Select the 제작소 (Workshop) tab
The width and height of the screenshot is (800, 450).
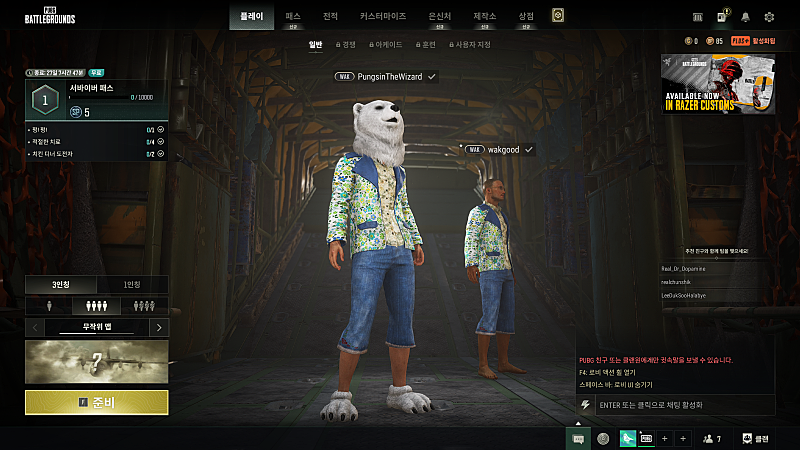click(x=485, y=17)
